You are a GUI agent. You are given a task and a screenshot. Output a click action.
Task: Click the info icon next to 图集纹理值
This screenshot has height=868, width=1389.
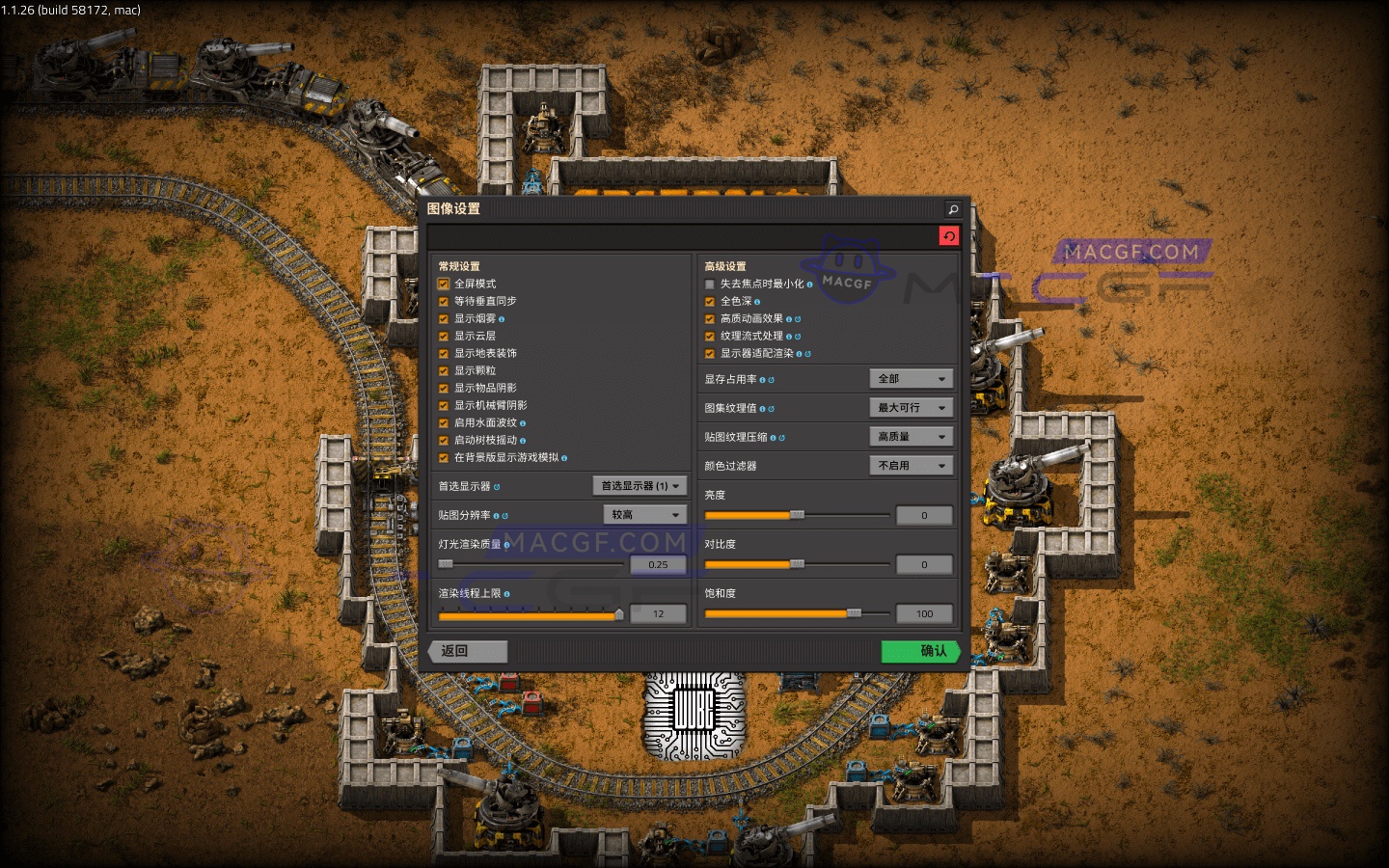click(x=761, y=407)
